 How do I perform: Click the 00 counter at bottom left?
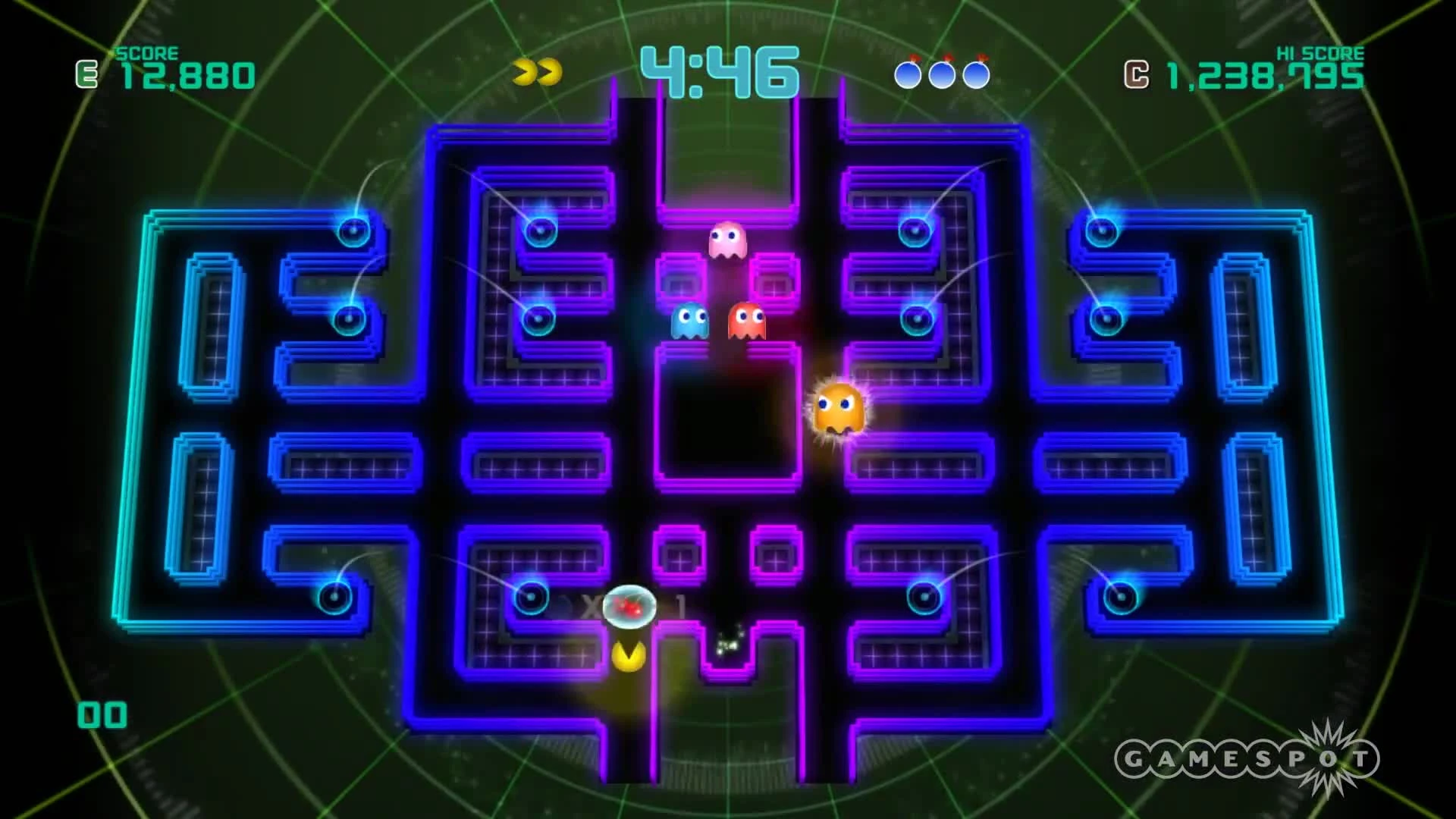point(102,713)
